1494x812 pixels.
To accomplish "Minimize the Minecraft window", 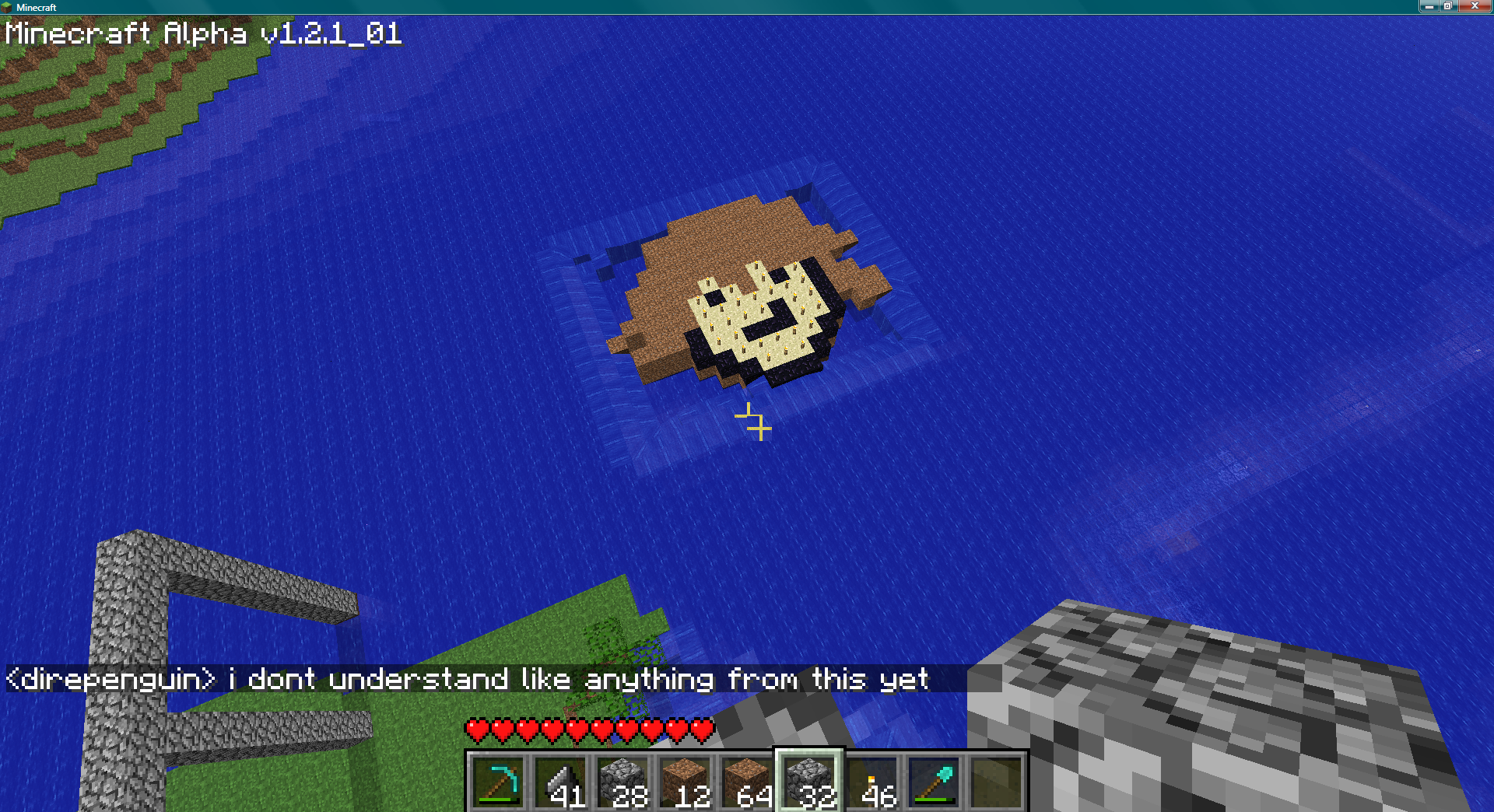I will [x=1429, y=6].
